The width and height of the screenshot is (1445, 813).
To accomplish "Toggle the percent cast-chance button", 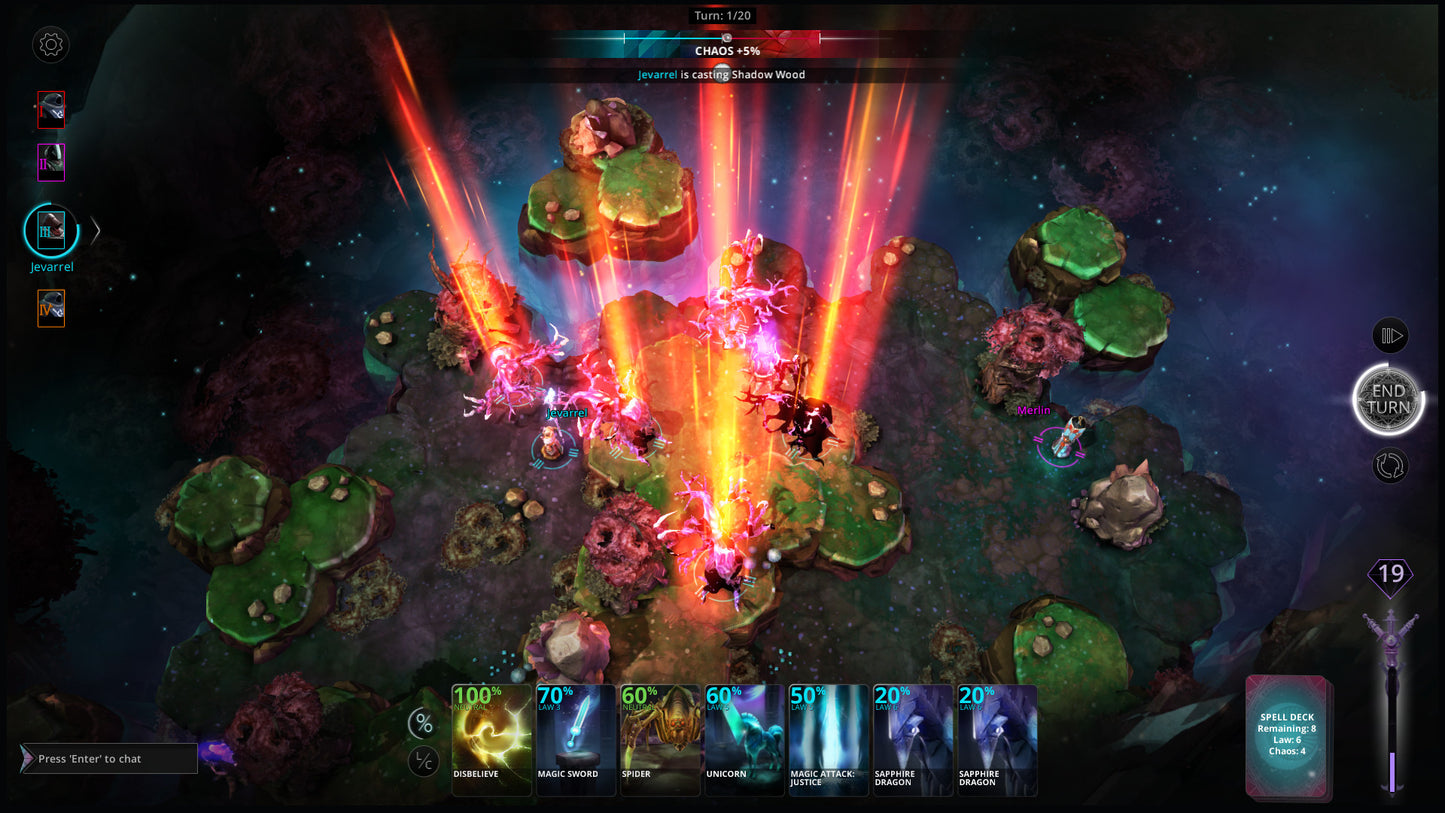I will click(x=424, y=723).
